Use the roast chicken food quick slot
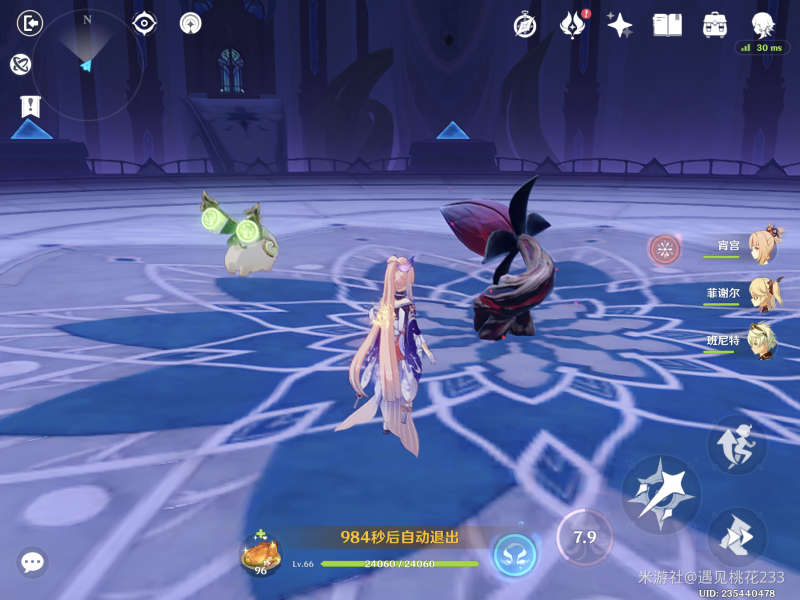Screen dimensions: 800x600 click(x=261, y=555)
